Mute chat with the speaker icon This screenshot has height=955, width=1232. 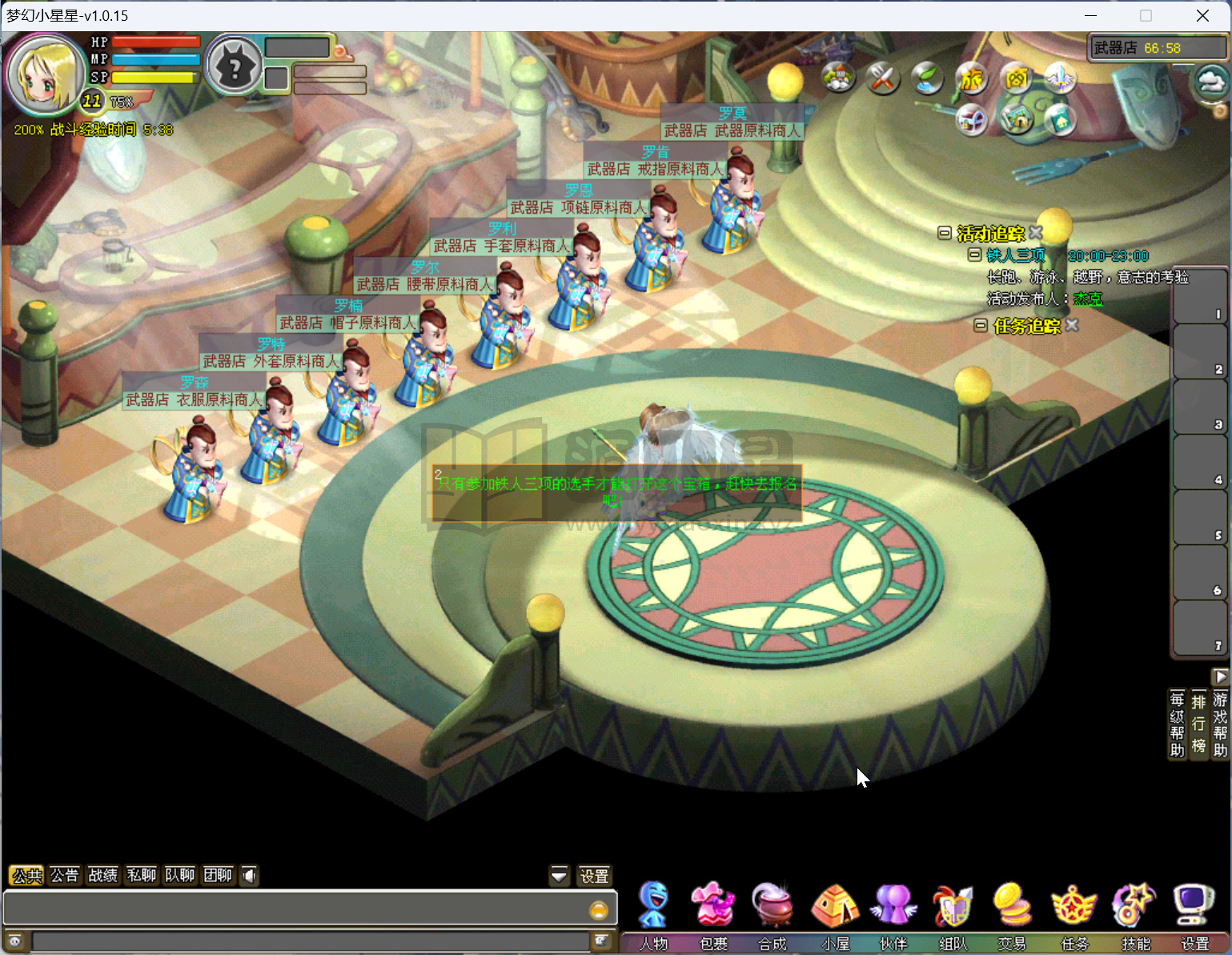249,875
